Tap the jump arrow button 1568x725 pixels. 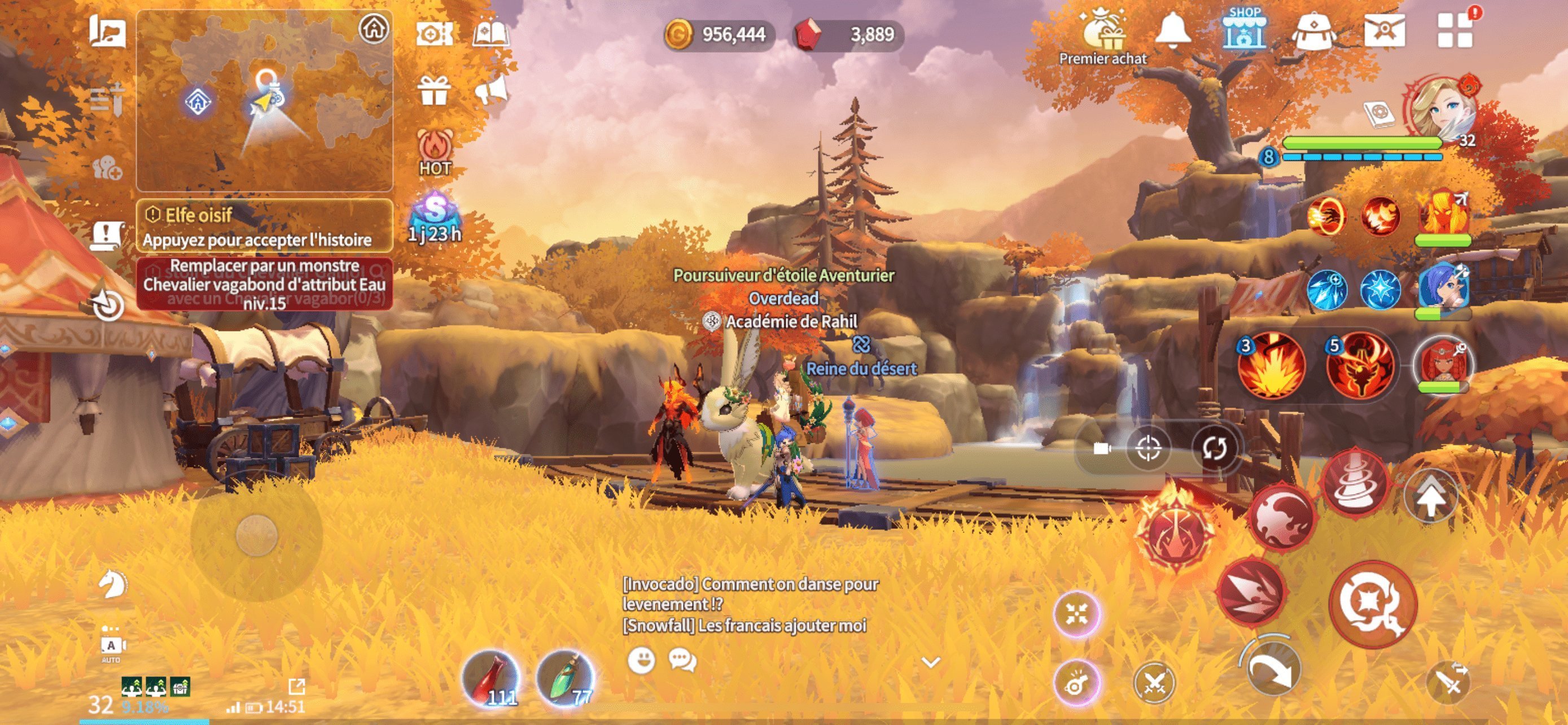pos(1431,496)
